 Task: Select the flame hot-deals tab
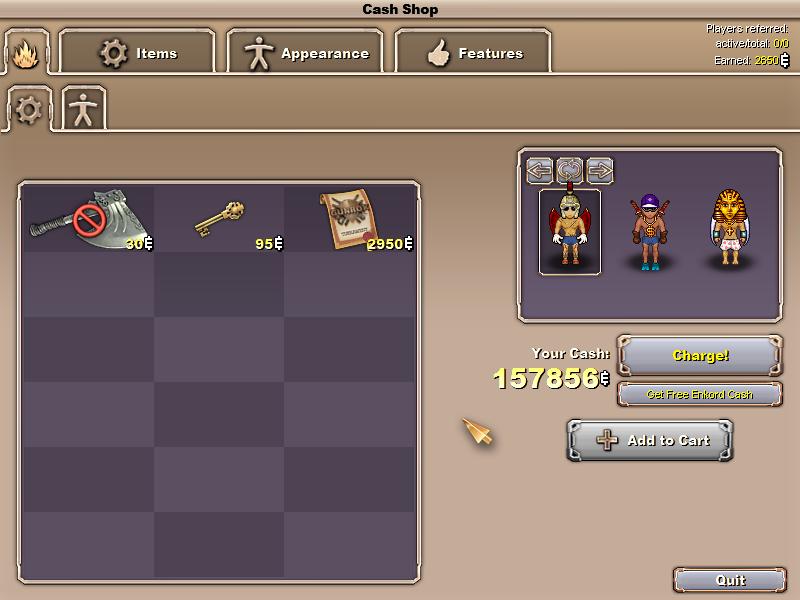[25, 52]
